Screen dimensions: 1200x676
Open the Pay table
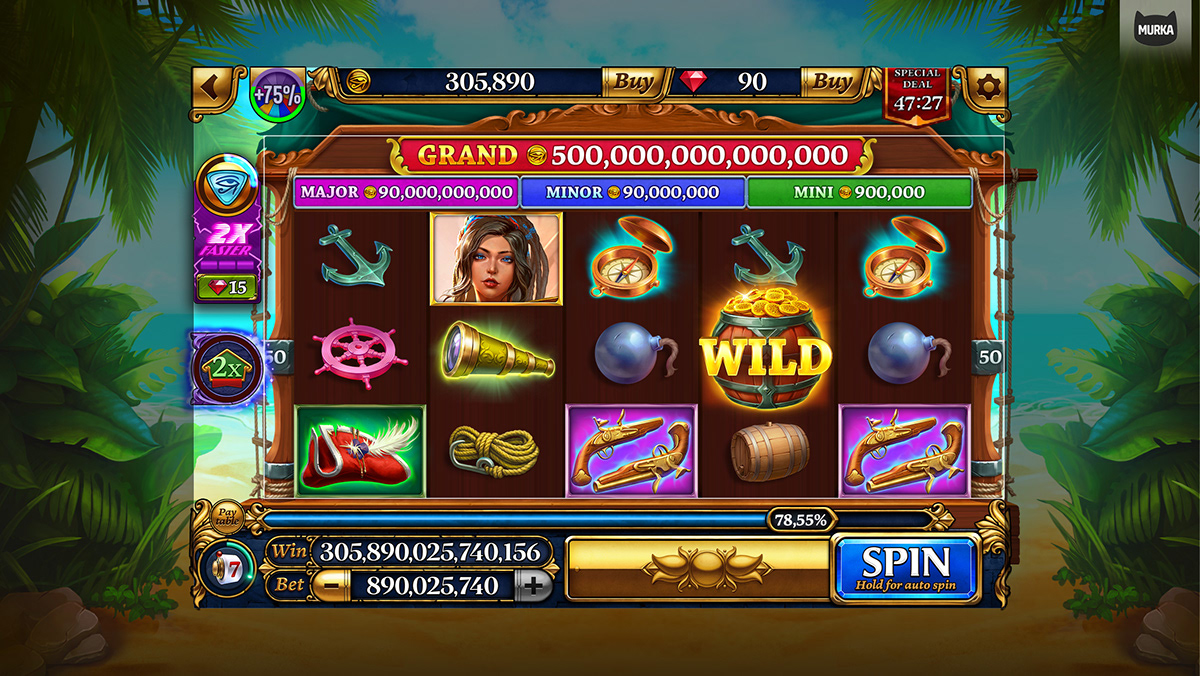coord(226,516)
